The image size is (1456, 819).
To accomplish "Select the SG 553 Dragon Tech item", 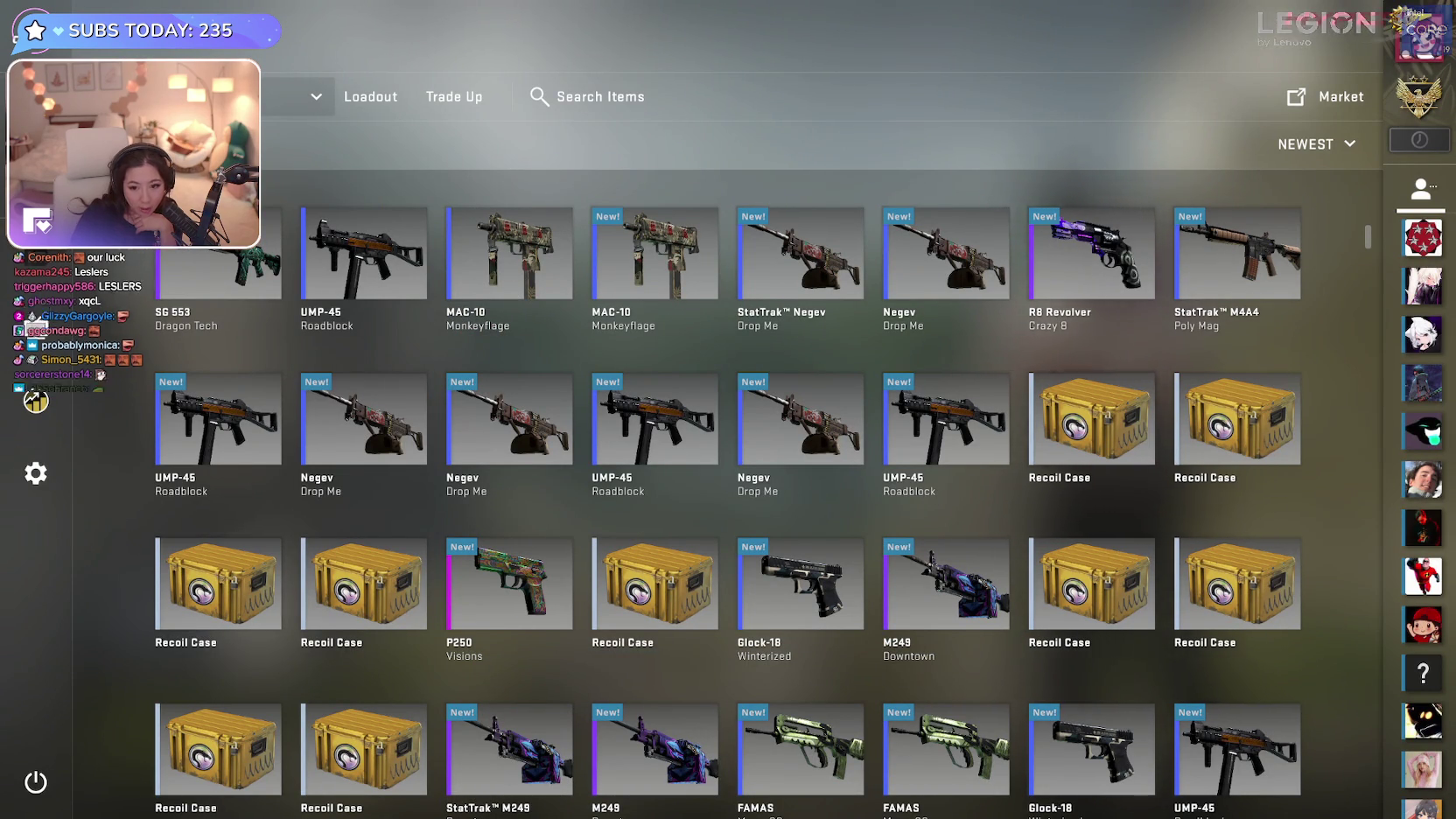I will (219, 262).
